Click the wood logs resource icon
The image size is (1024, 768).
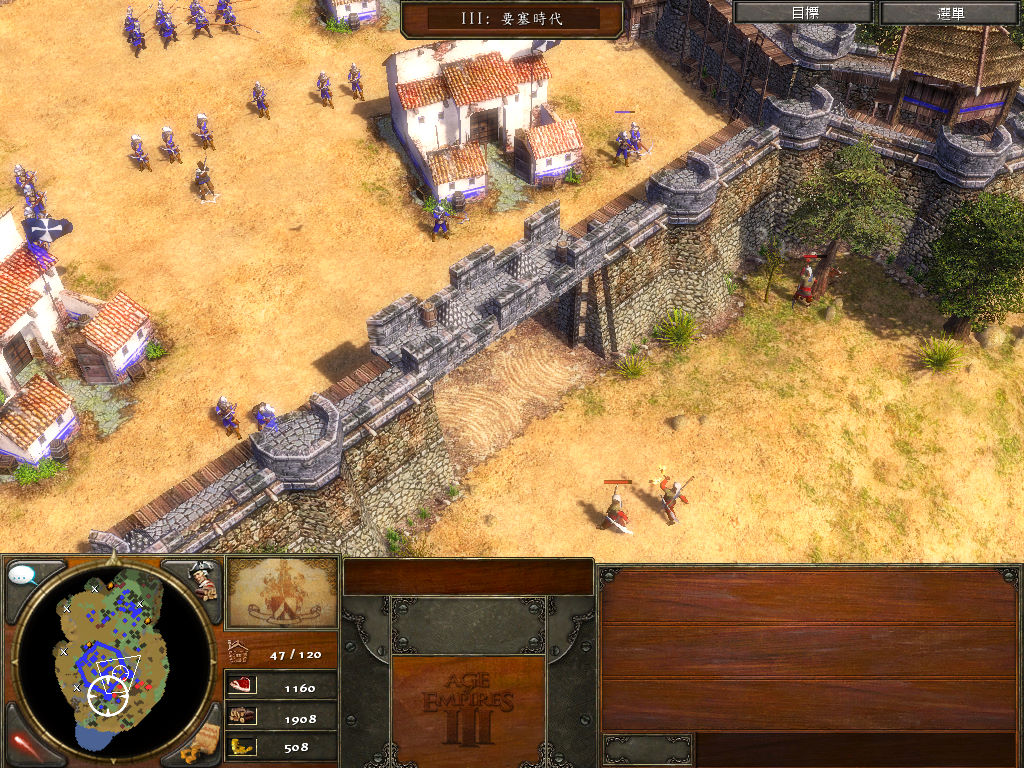click(x=242, y=716)
